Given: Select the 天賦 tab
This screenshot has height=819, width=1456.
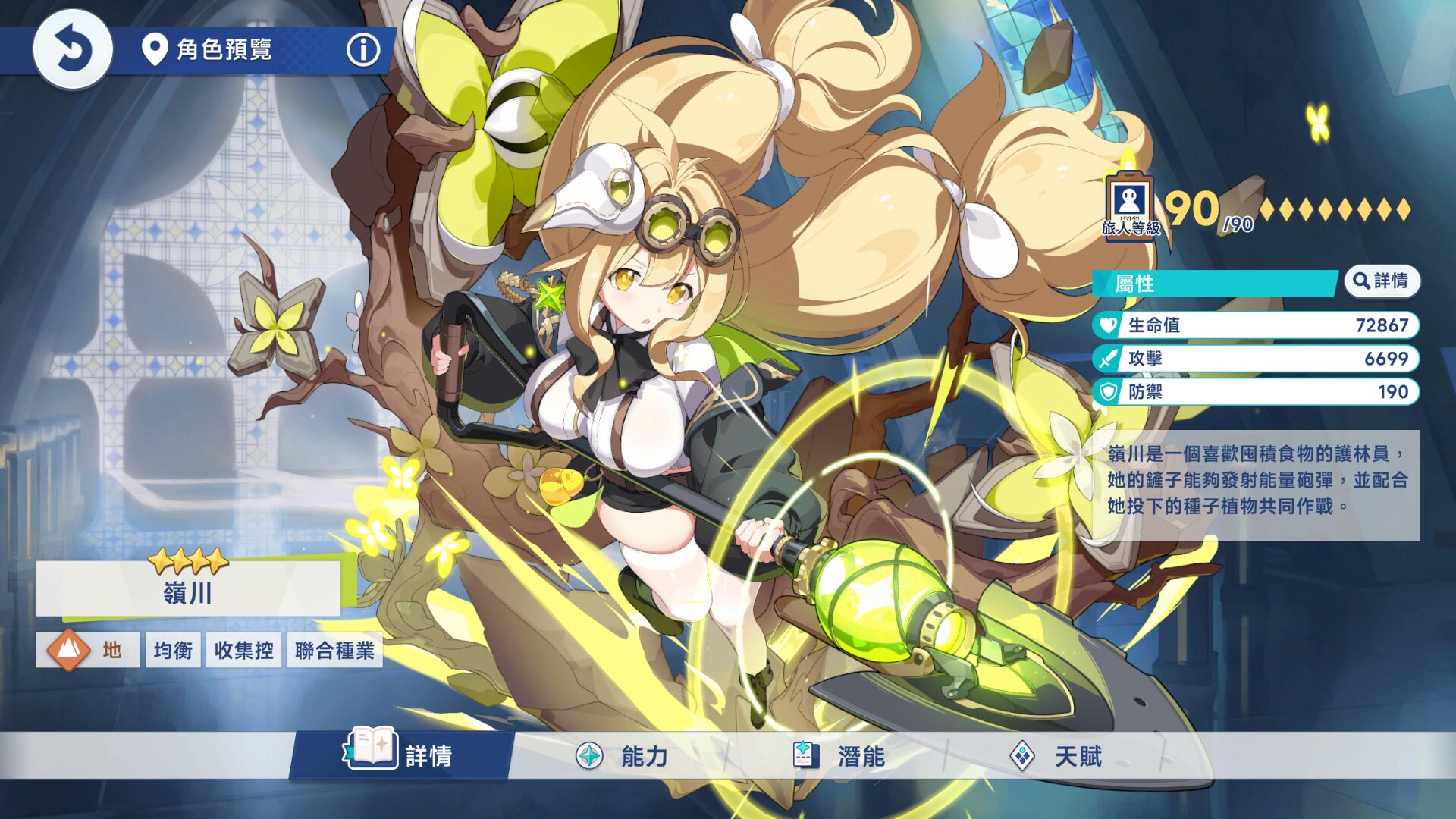Looking at the screenshot, I should point(1056,755).
